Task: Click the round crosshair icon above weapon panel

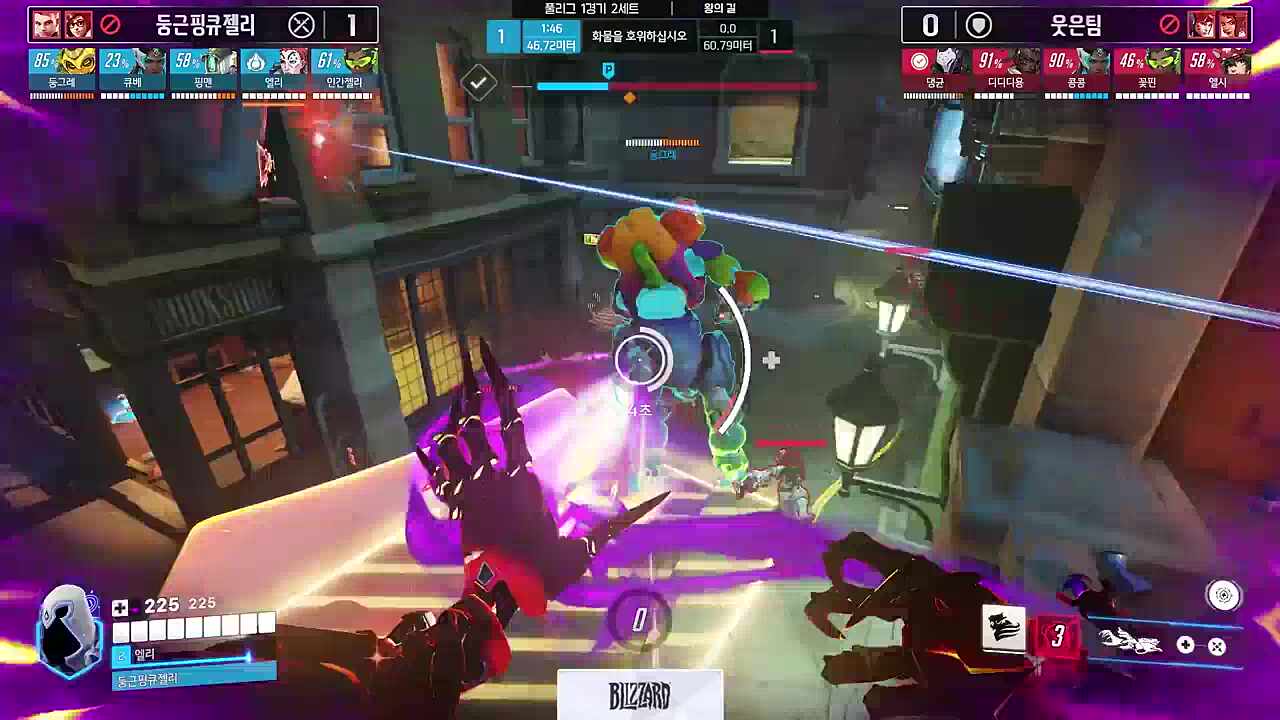Action: tap(1222, 596)
